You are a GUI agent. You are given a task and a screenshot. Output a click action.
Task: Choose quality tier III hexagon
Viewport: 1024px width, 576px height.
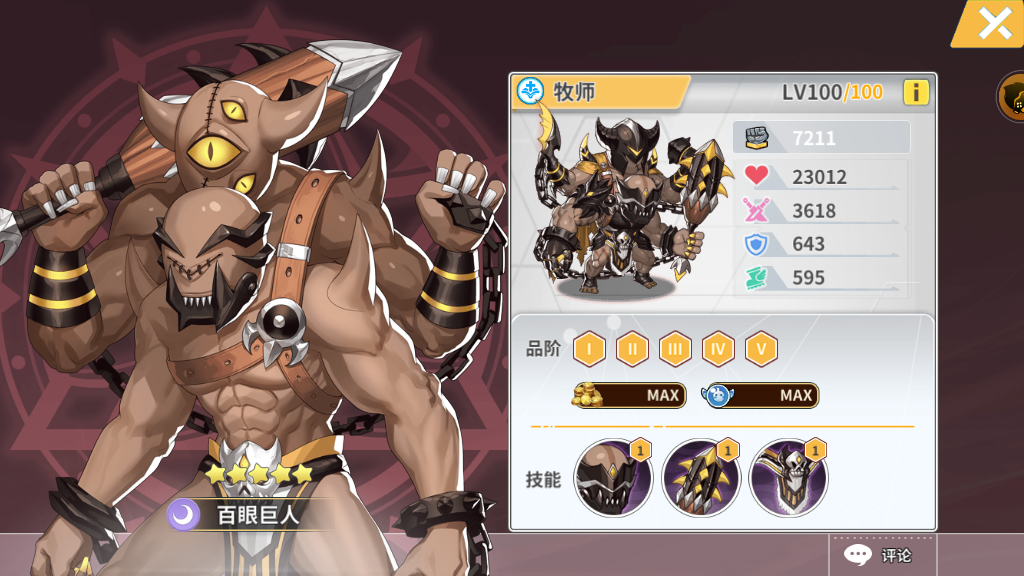coord(675,349)
